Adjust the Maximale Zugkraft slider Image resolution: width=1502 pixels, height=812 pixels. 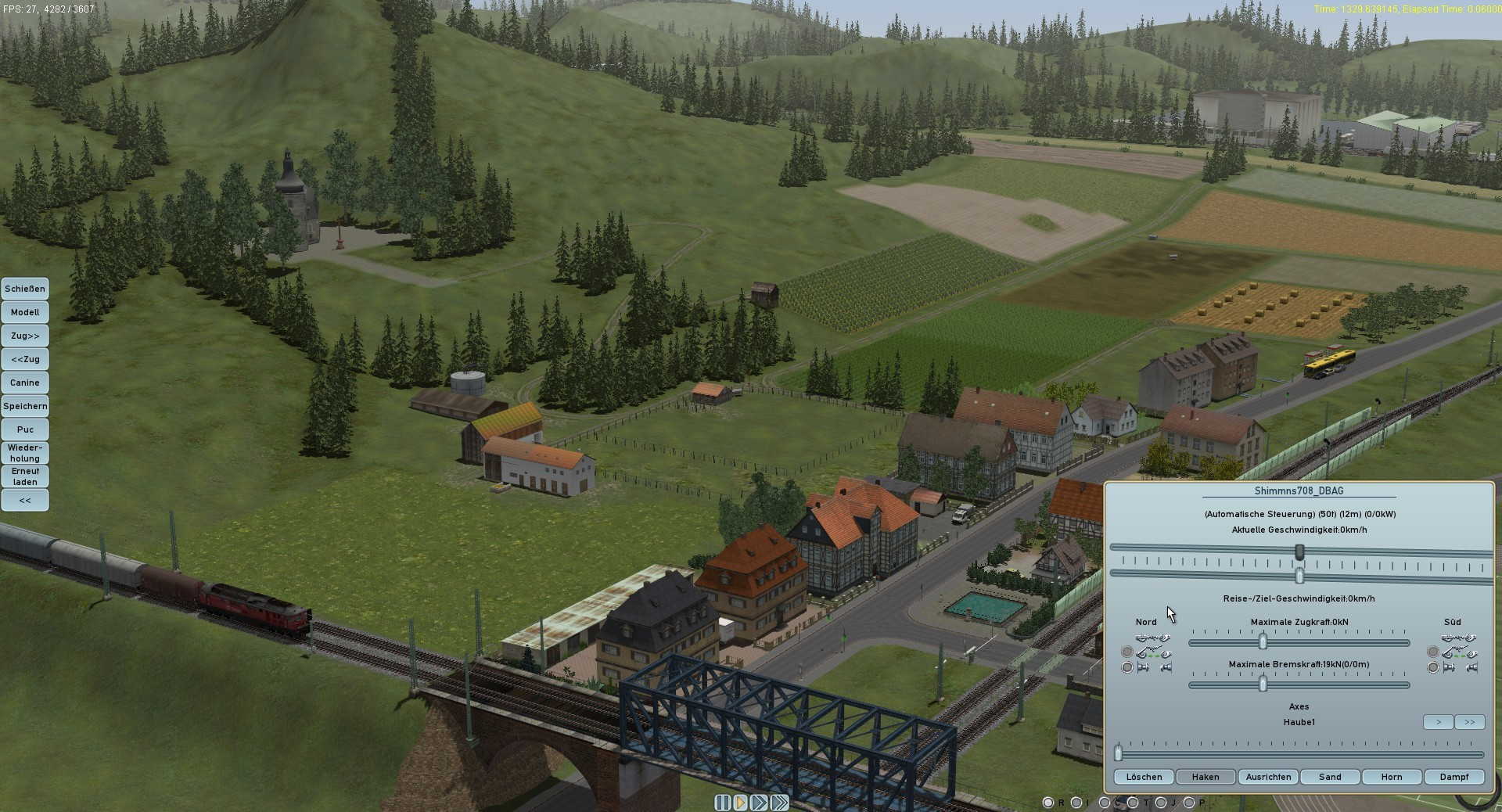click(1263, 642)
